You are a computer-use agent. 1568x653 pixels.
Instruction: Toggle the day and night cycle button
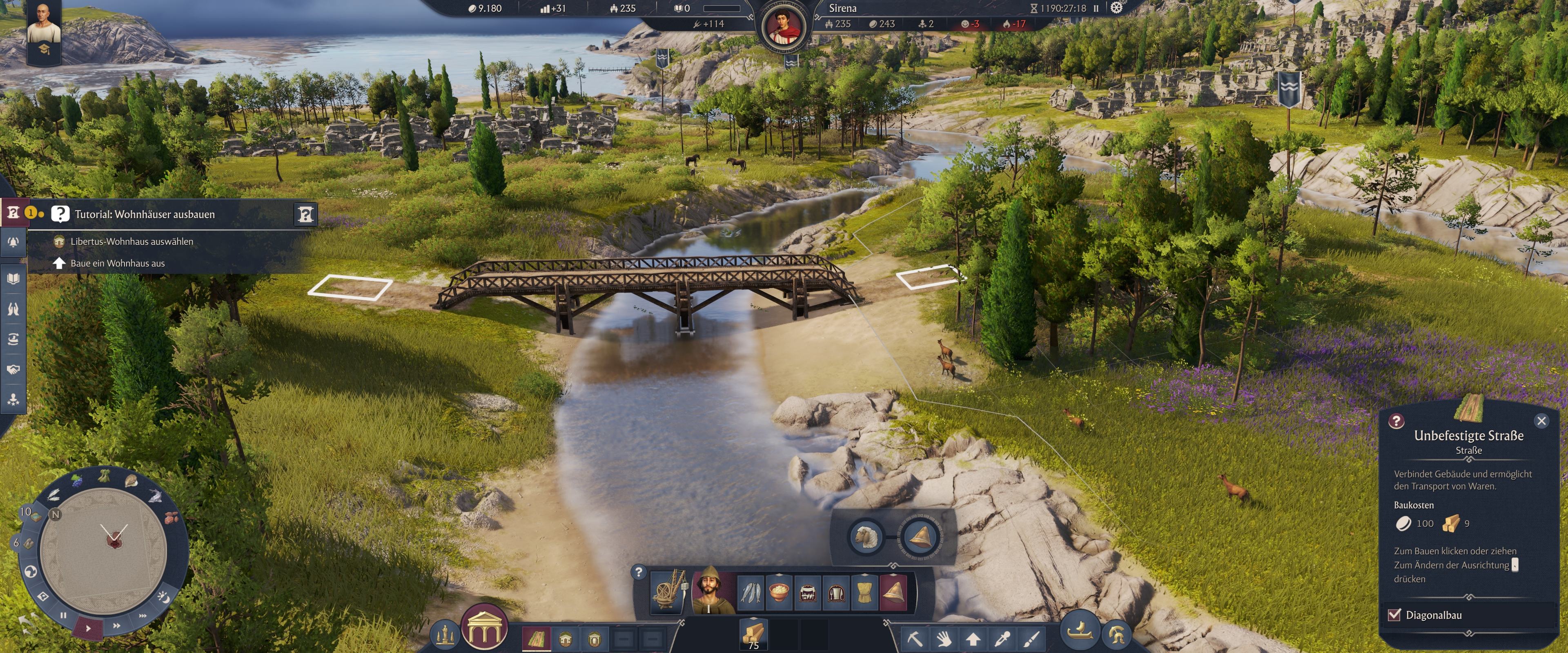163,596
